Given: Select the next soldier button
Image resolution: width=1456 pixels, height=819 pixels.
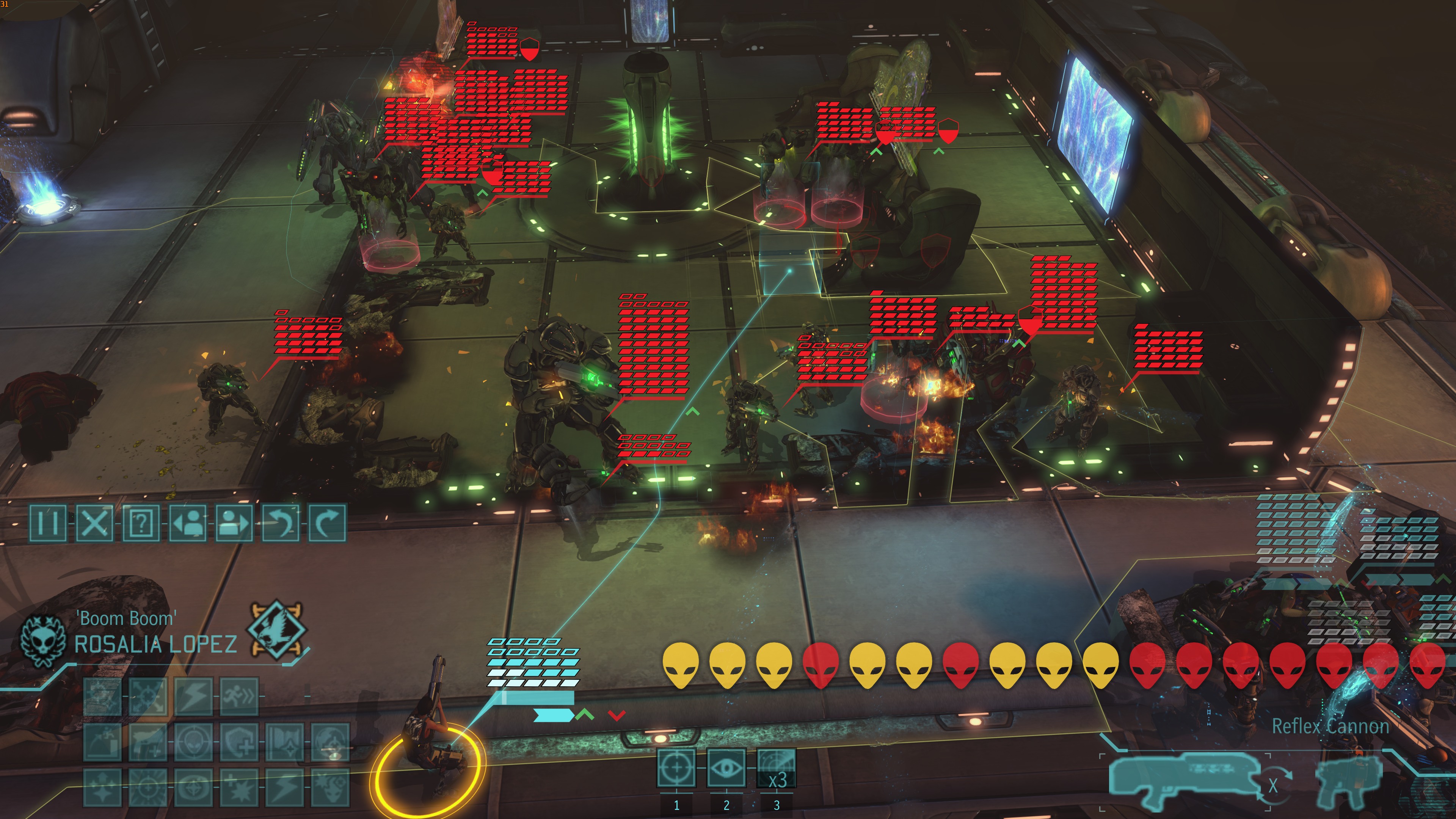Looking at the screenshot, I should [x=234, y=523].
